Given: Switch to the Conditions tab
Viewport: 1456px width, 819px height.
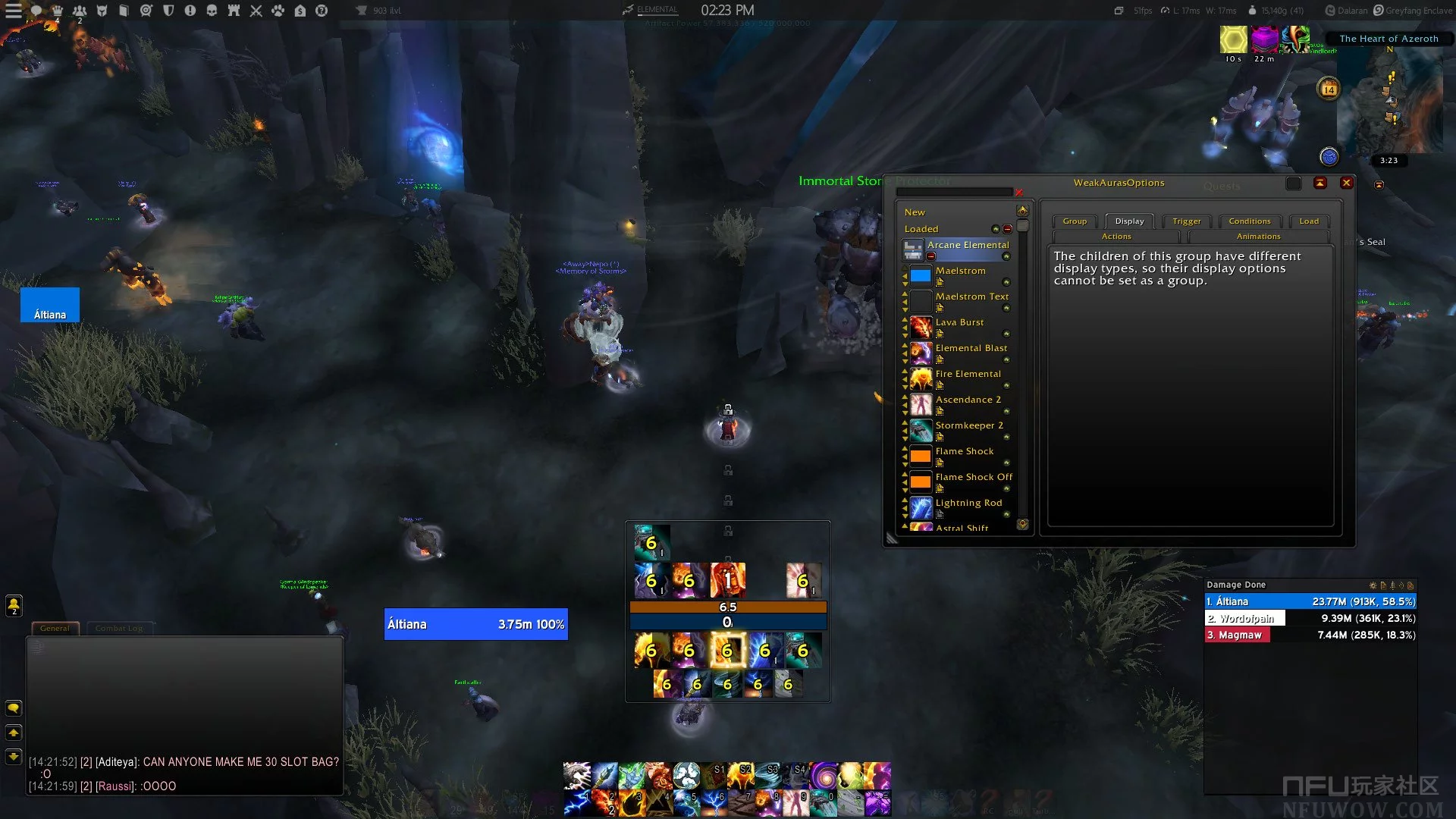Looking at the screenshot, I should (1249, 221).
